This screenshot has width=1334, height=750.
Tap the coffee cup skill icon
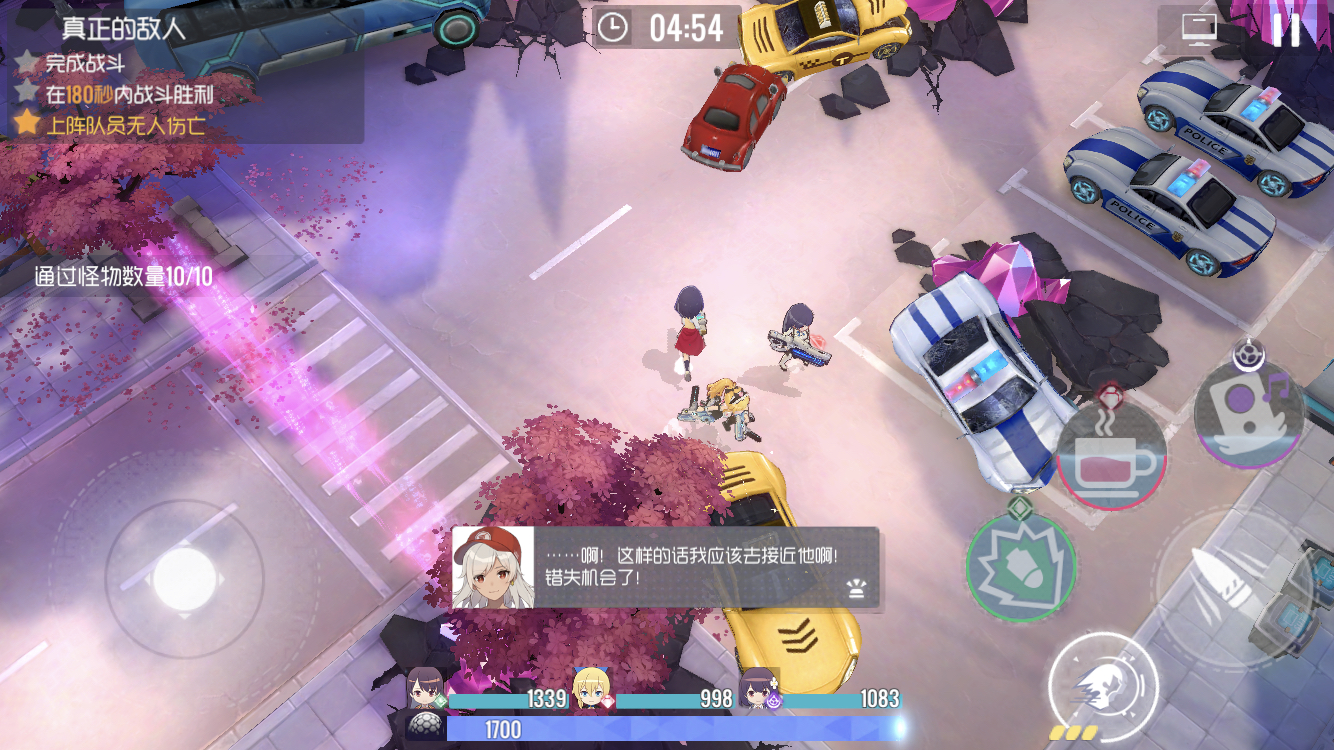pos(1114,458)
